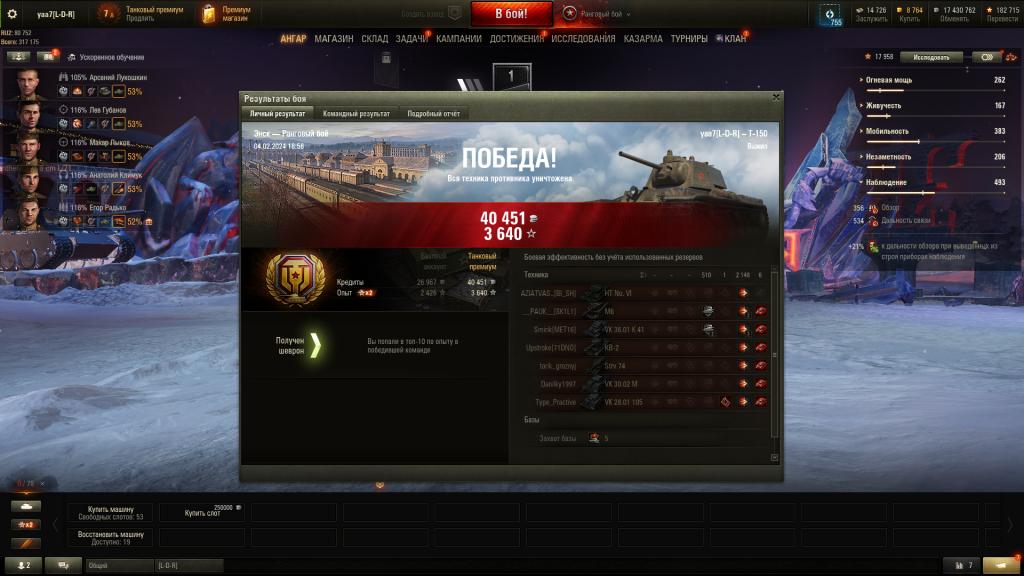The image size is (1024, 576).
Task: Open the «ТУРНИРЫ» section
Action: point(689,39)
